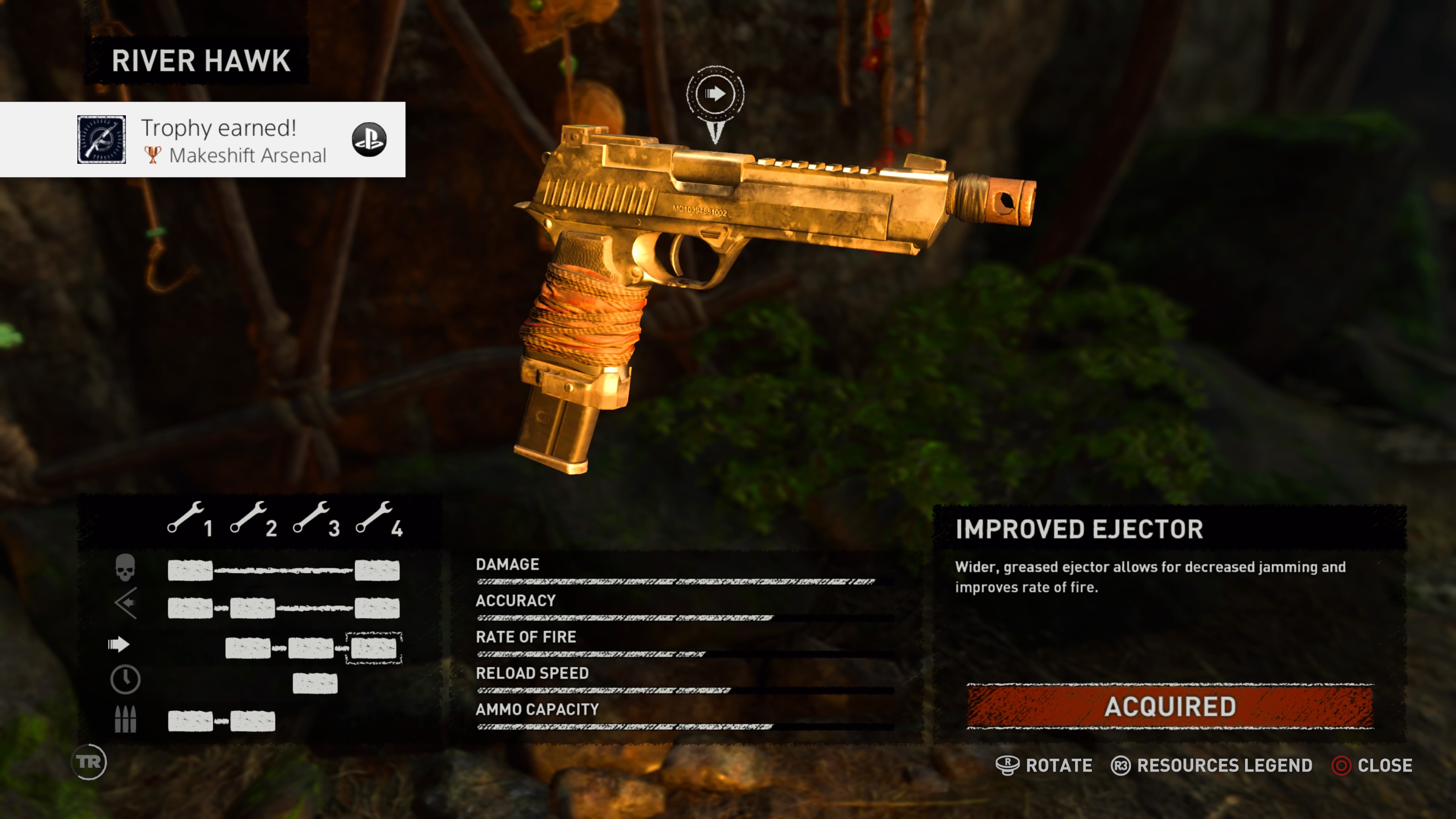
Task: Click the clock reload speed row icon
Action: point(125,679)
